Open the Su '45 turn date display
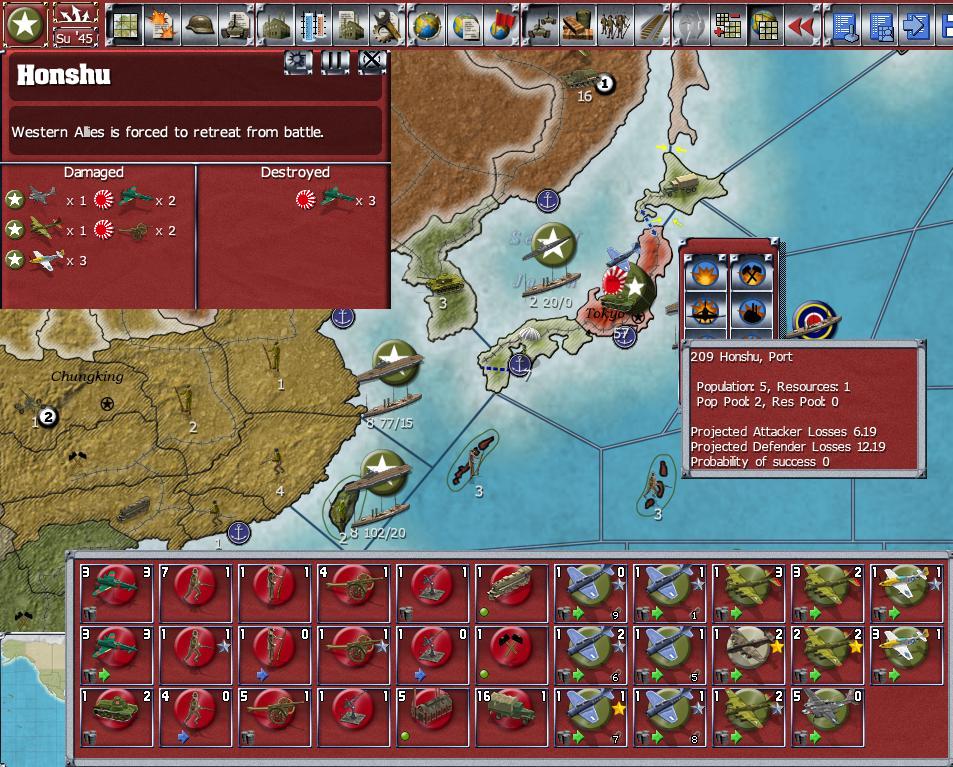 76,25
